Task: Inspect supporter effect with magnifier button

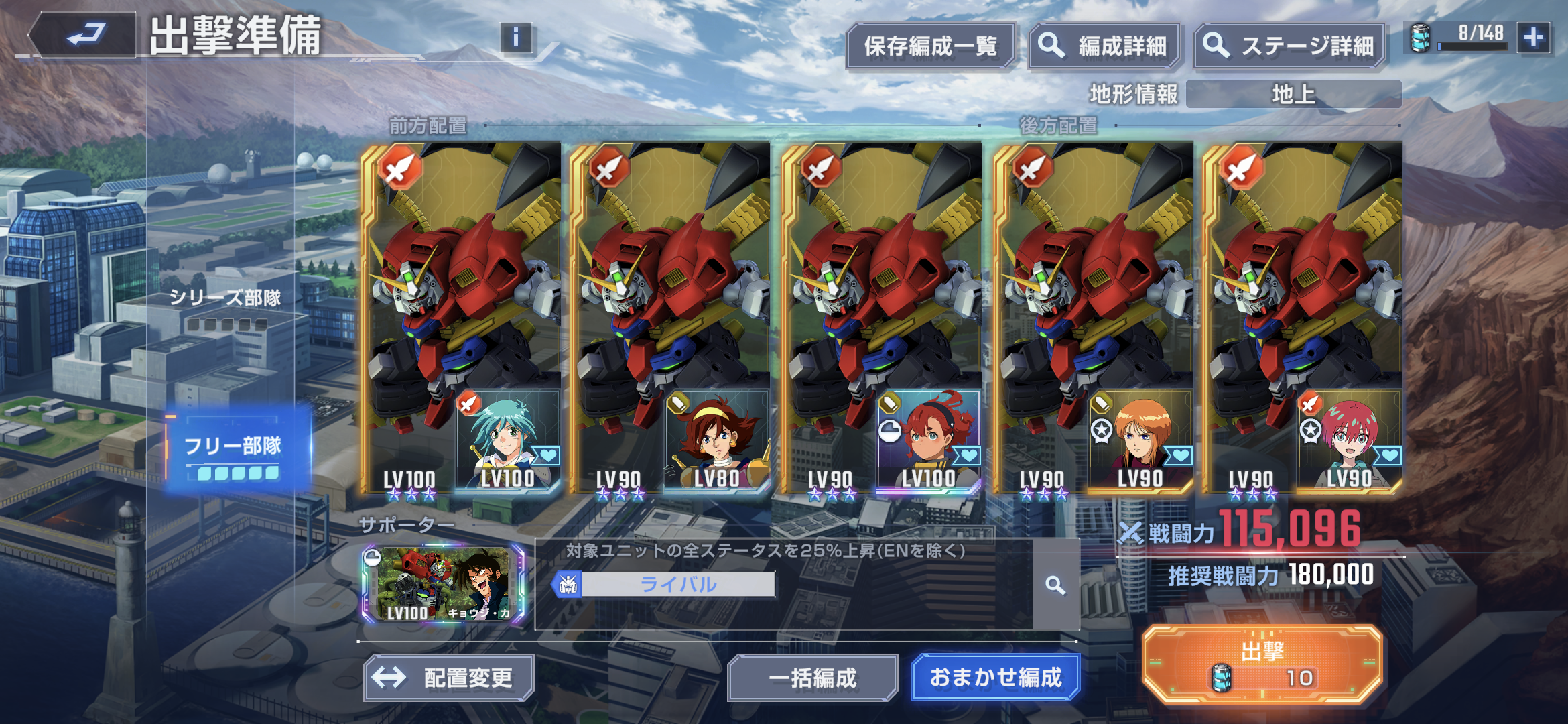Action: pos(1055,585)
